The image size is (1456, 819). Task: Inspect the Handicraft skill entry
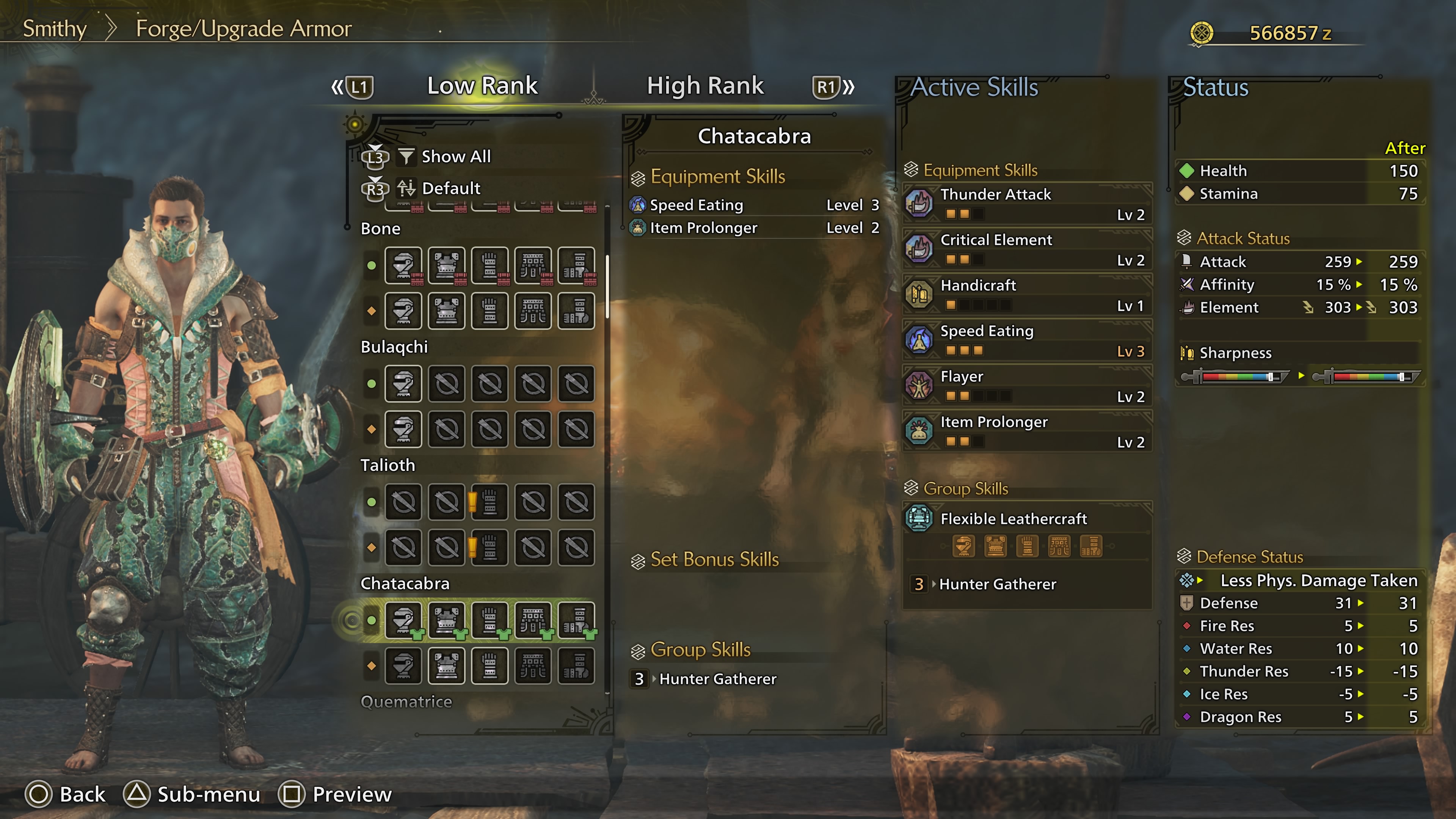coord(1027,295)
